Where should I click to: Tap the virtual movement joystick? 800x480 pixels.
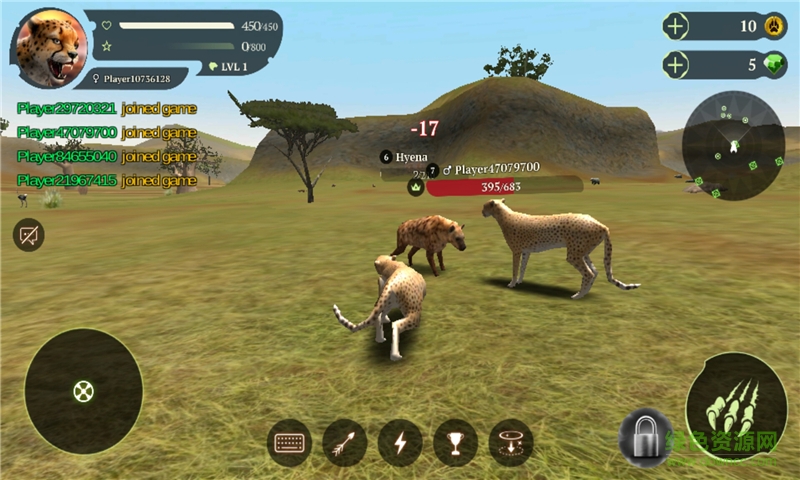pyautogui.click(x=83, y=391)
